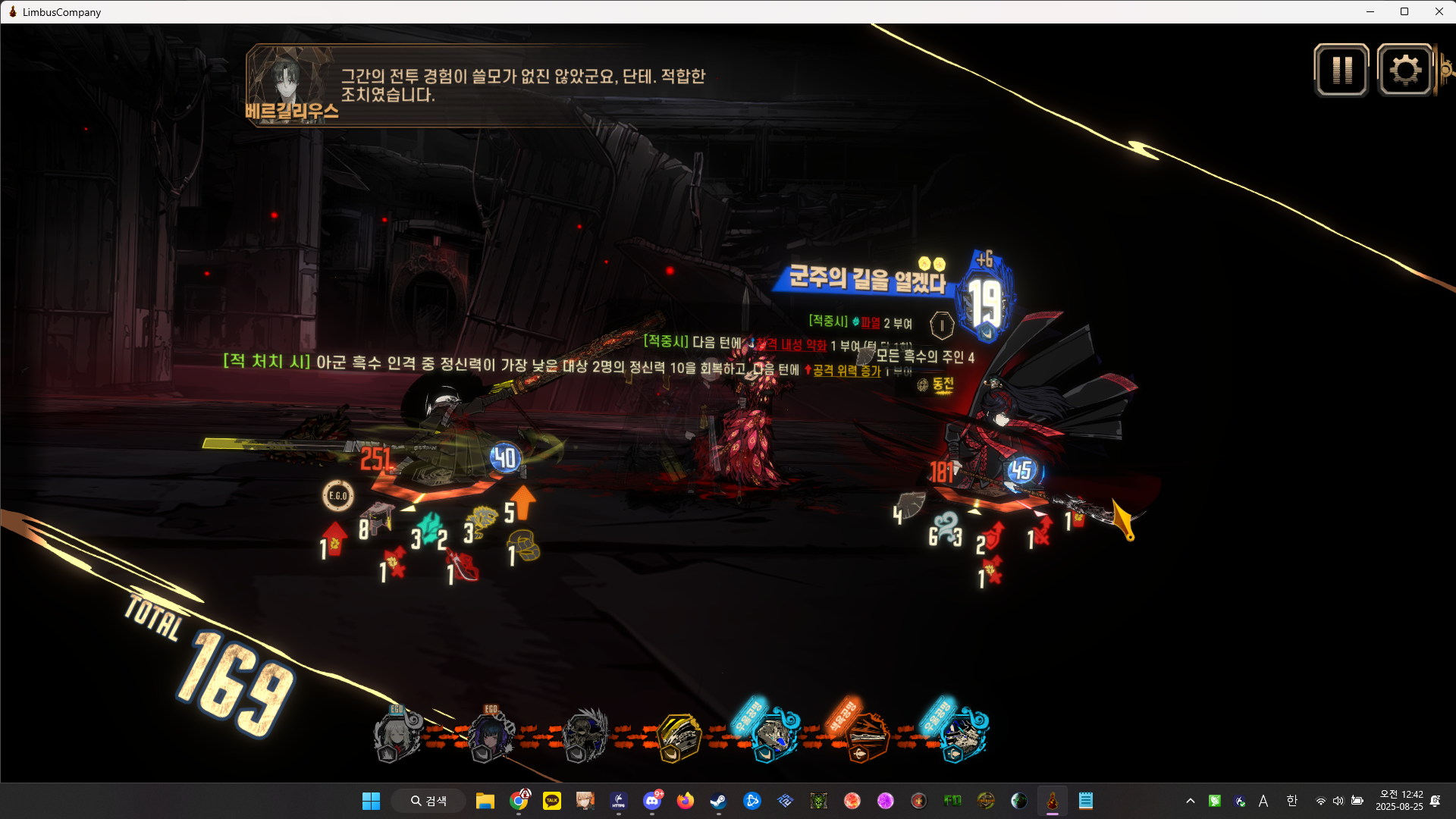Pause the battle with the pause button
Screen dimensions: 1456x819
(1341, 71)
